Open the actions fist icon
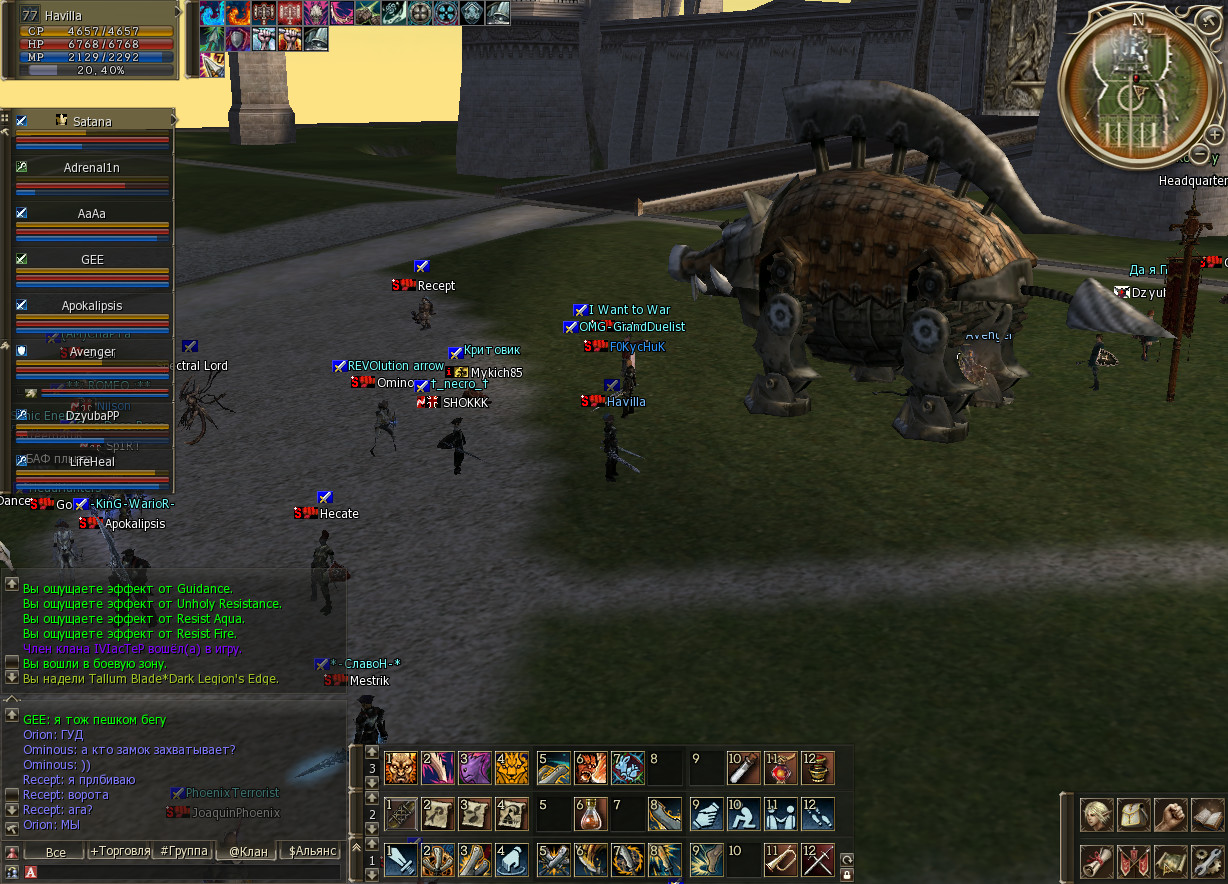 (1171, 815)
